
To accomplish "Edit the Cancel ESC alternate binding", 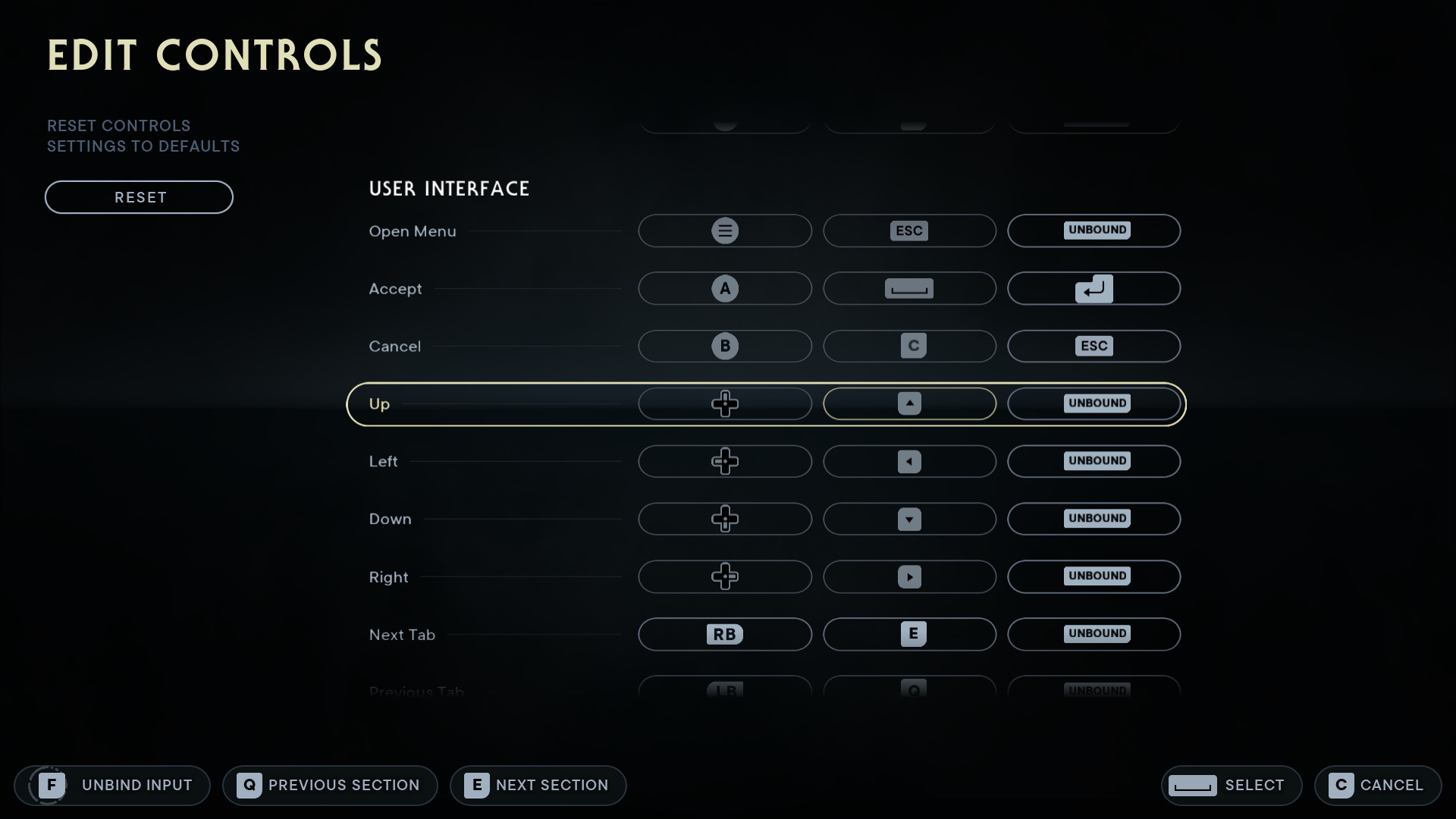I will (1094, 346).
